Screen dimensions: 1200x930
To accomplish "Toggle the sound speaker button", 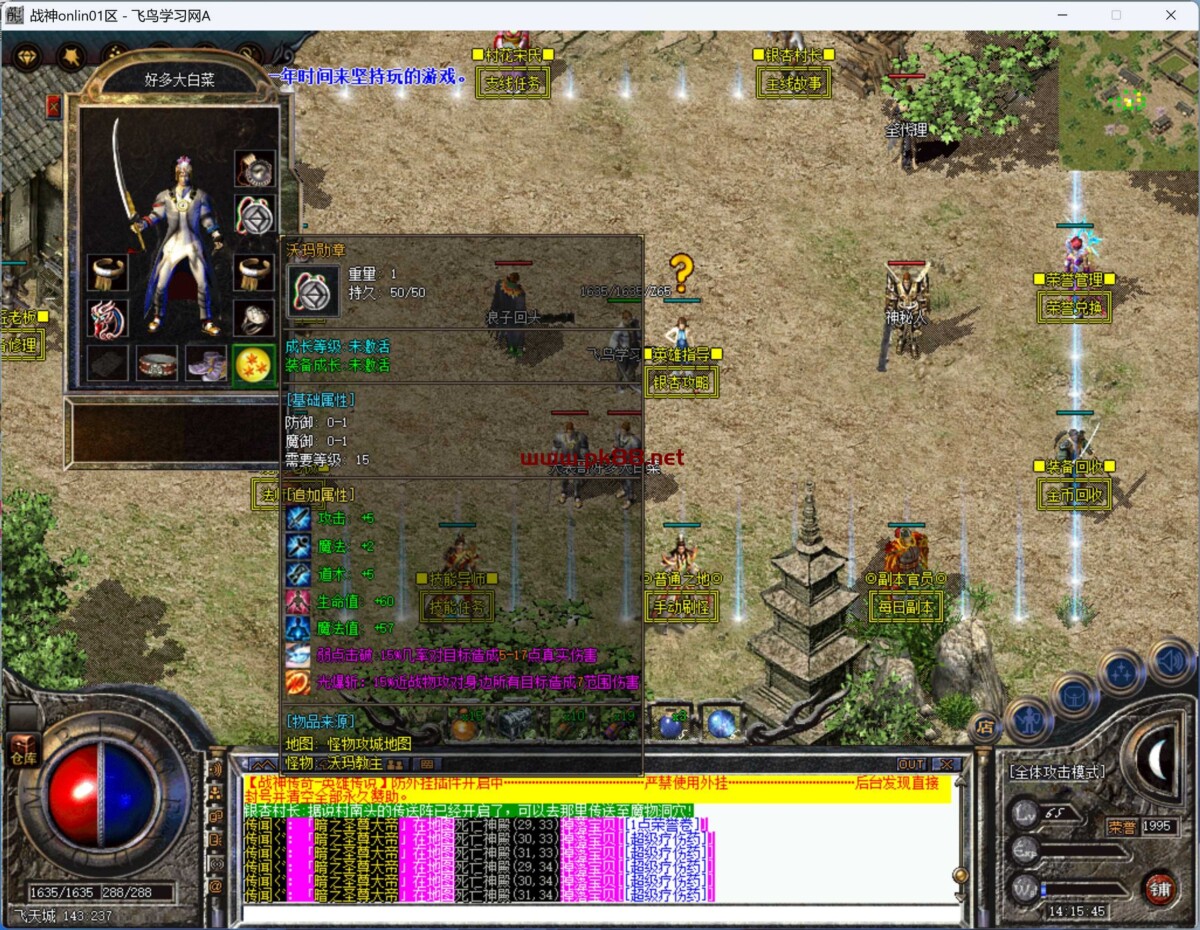I will (x=1172, y=661).
